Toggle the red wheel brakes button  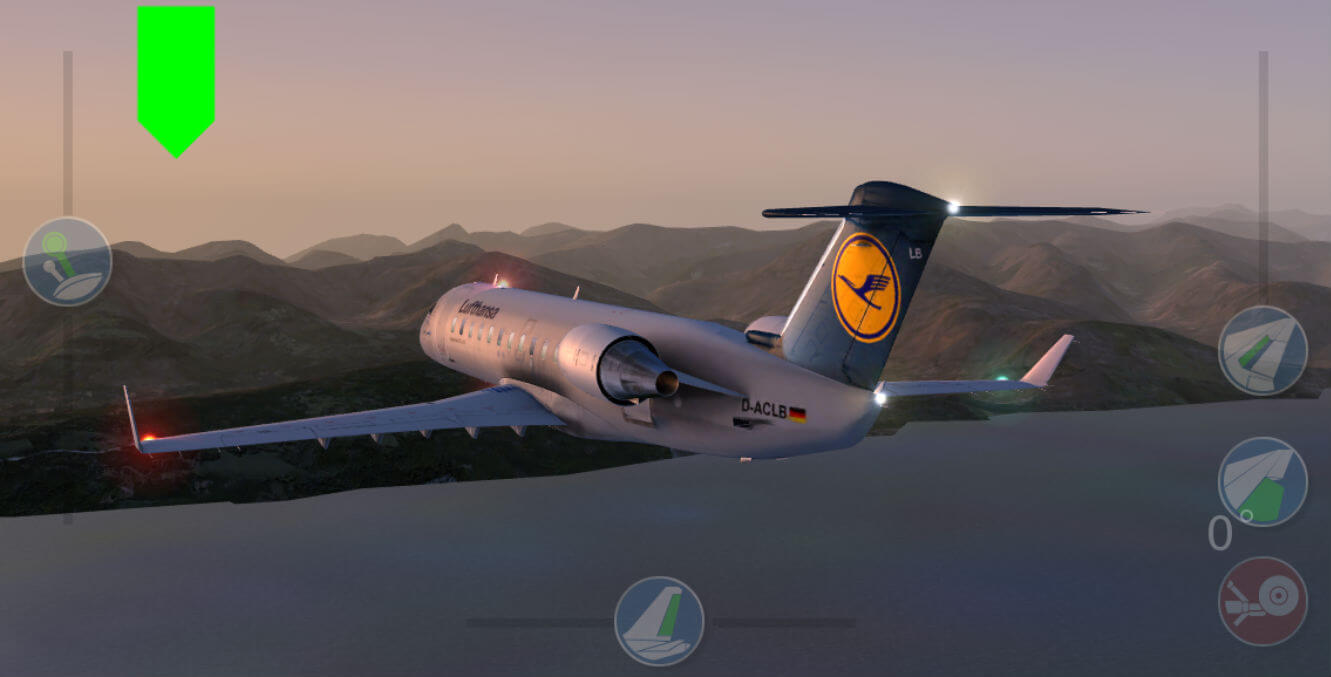click(x=1262, y=601)
